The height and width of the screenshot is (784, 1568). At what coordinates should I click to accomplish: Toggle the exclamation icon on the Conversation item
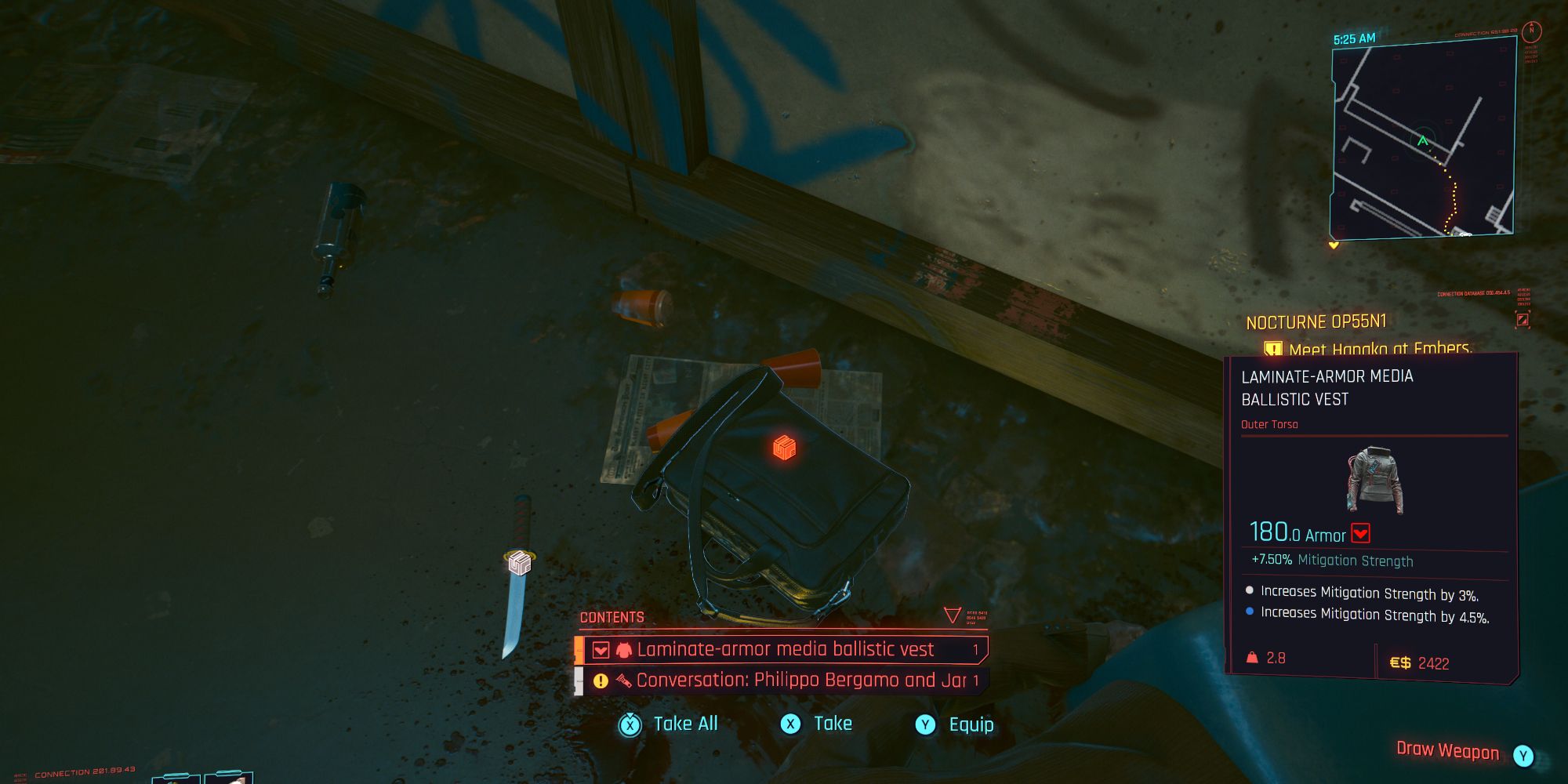[x=600, y=680]
